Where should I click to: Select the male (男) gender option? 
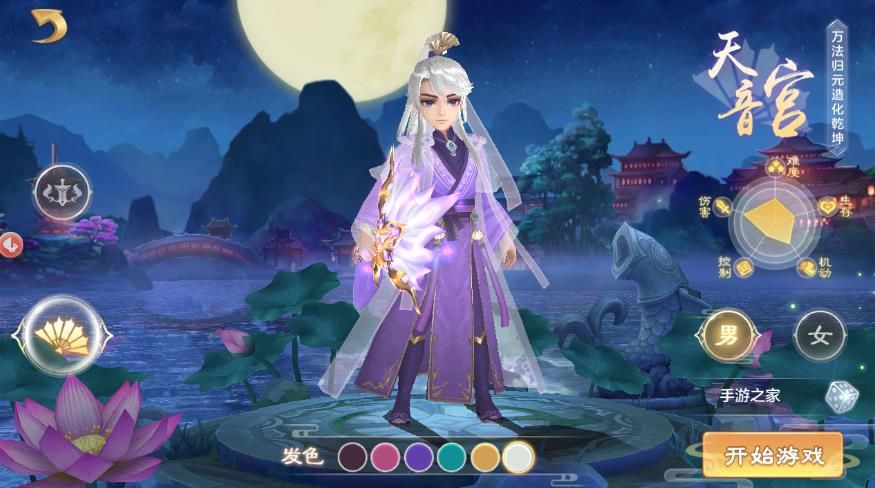(x=728, y=336)
